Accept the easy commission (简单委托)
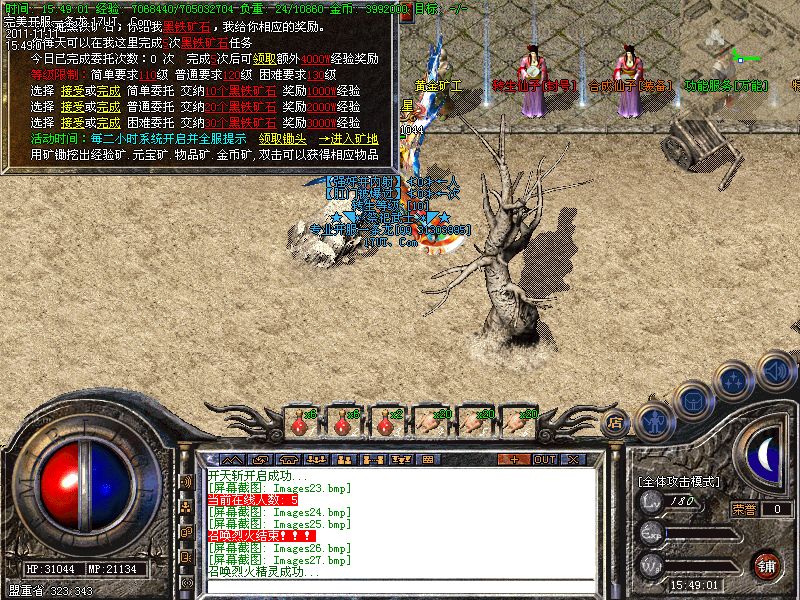 (x=70, y=90)
